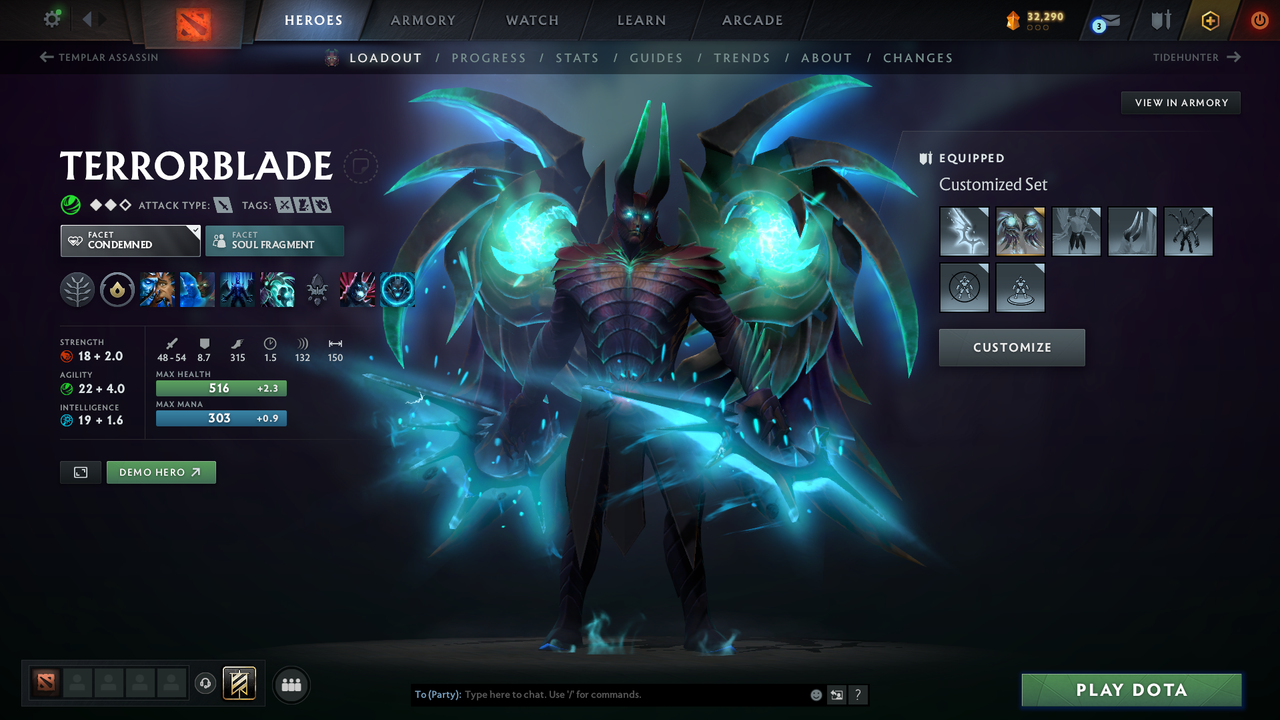Open the emoticon picker in chat bar
Screen dimensions: 1280x720
pyautogui.click(x=815, y=694)
